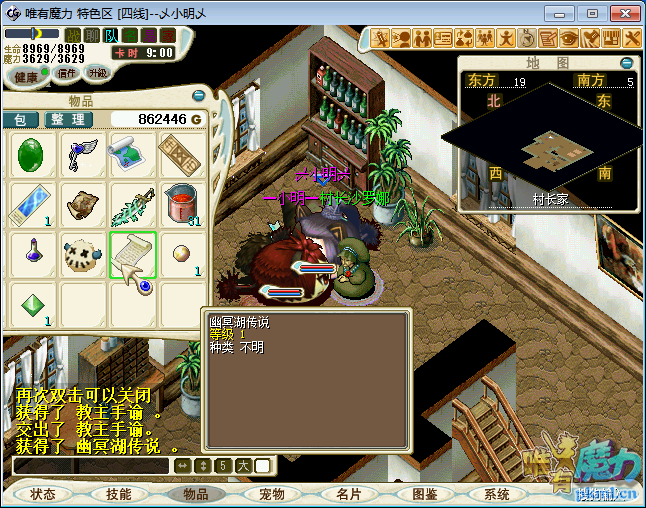Switch to the 技能 skills tab
The image size is (646, 508).
coord(118,494)
